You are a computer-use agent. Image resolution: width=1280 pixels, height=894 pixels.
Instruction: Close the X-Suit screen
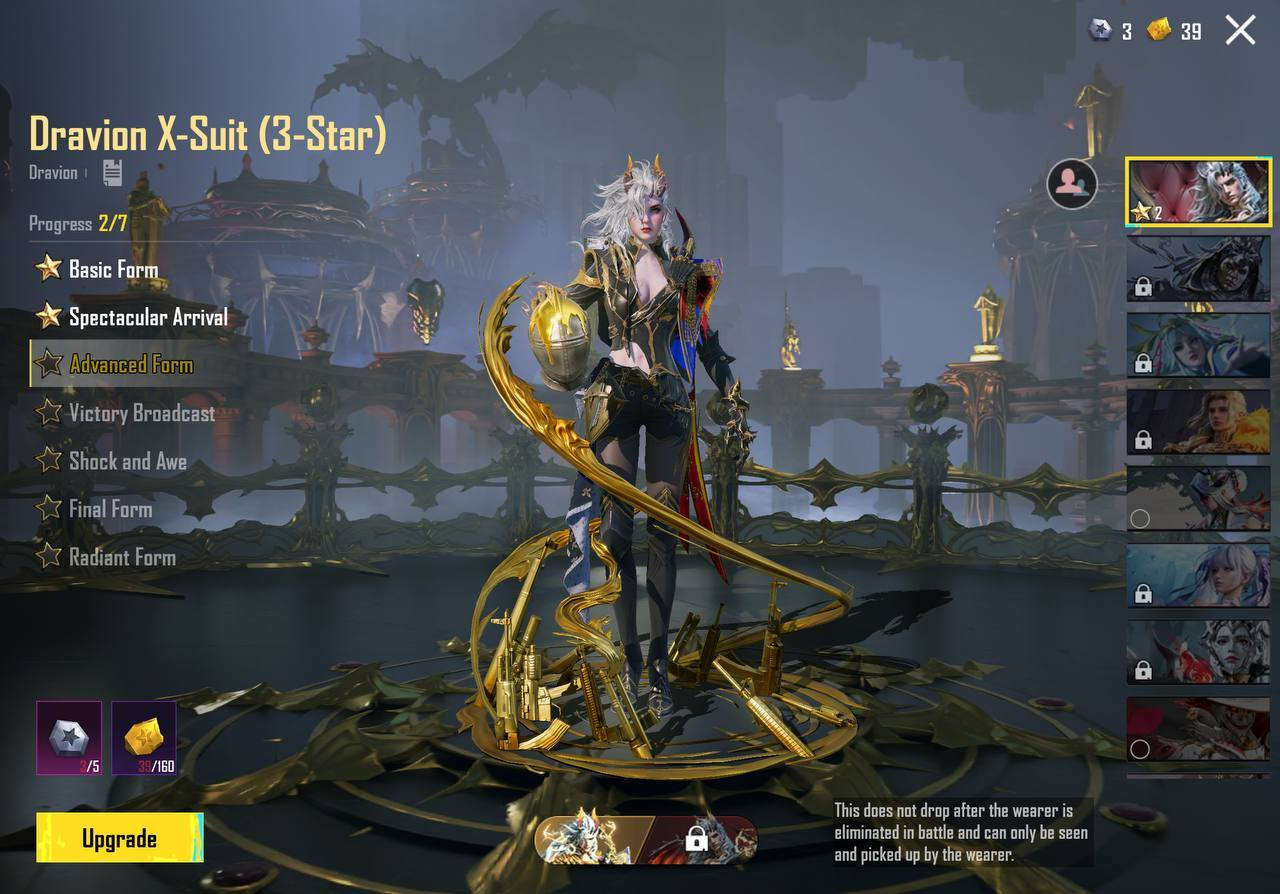click(x=1240, y=30)
